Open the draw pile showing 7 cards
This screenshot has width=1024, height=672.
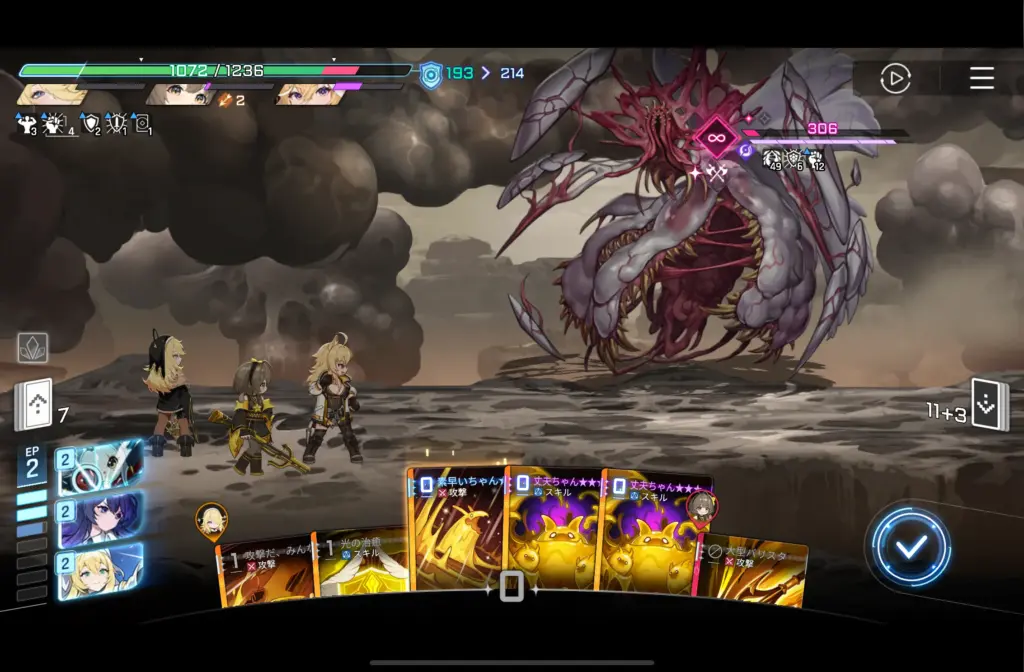tap(33, 405)
